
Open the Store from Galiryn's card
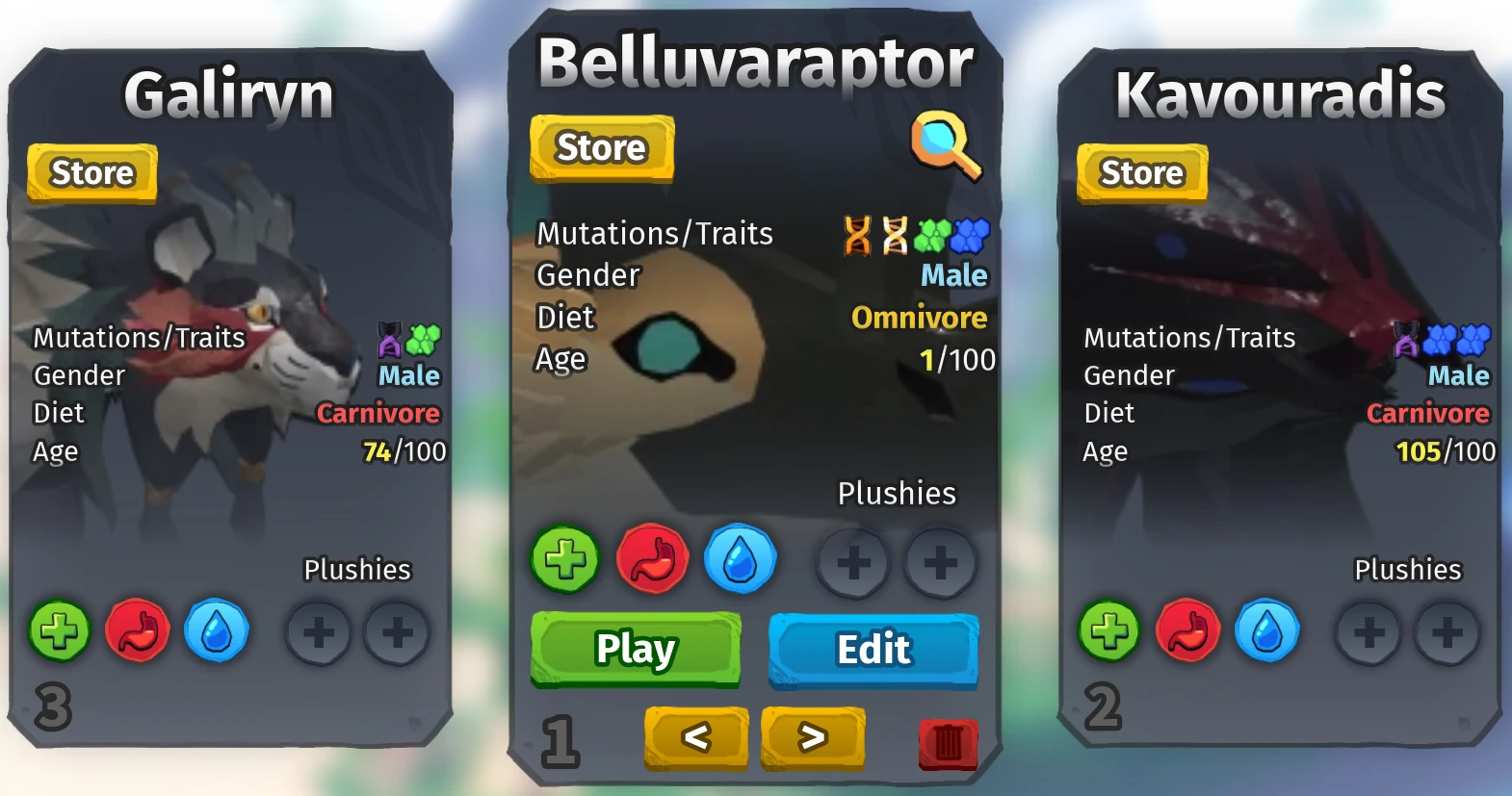tap(91, 173)
